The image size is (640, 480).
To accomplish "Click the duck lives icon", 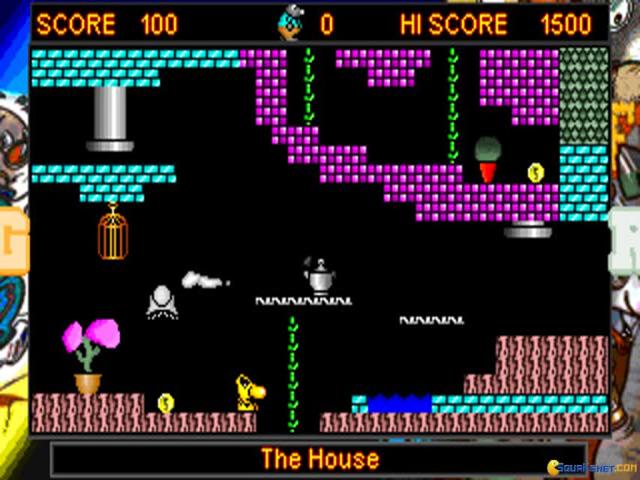I will pyautogui.click(x=290, y=22).
